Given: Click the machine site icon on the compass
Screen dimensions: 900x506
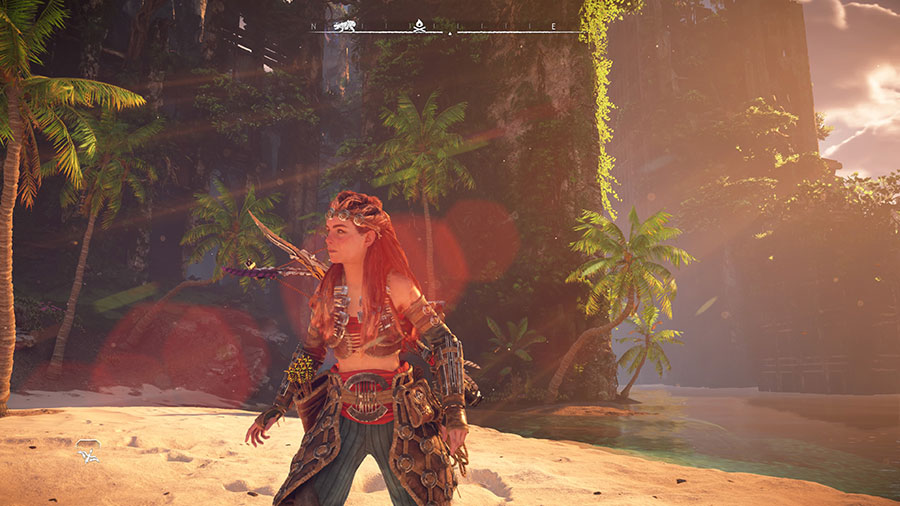Looking at the screenshot, I should [x=345, y=25].
